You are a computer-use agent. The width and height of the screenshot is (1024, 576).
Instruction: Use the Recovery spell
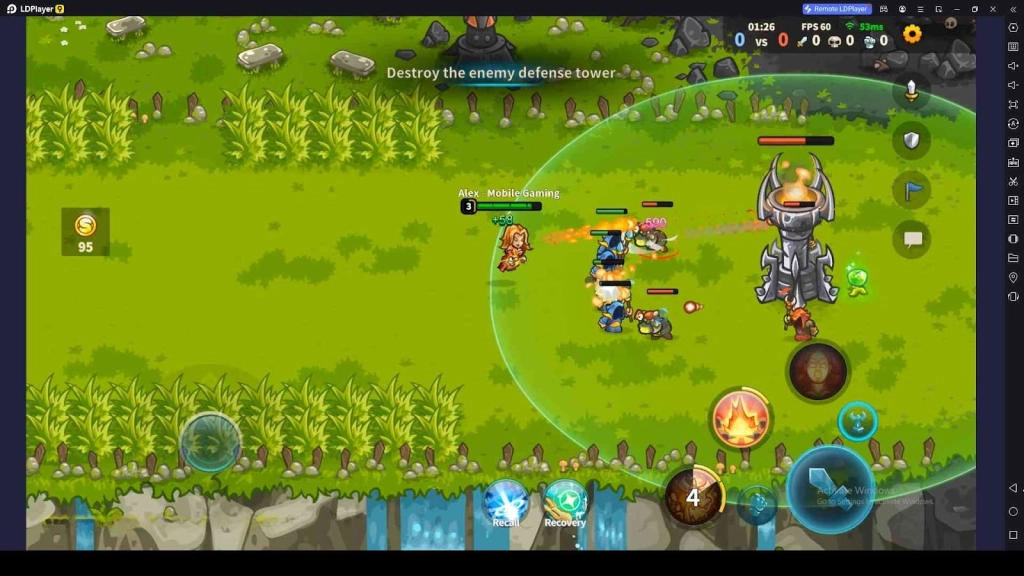click(x=565, y=501)
